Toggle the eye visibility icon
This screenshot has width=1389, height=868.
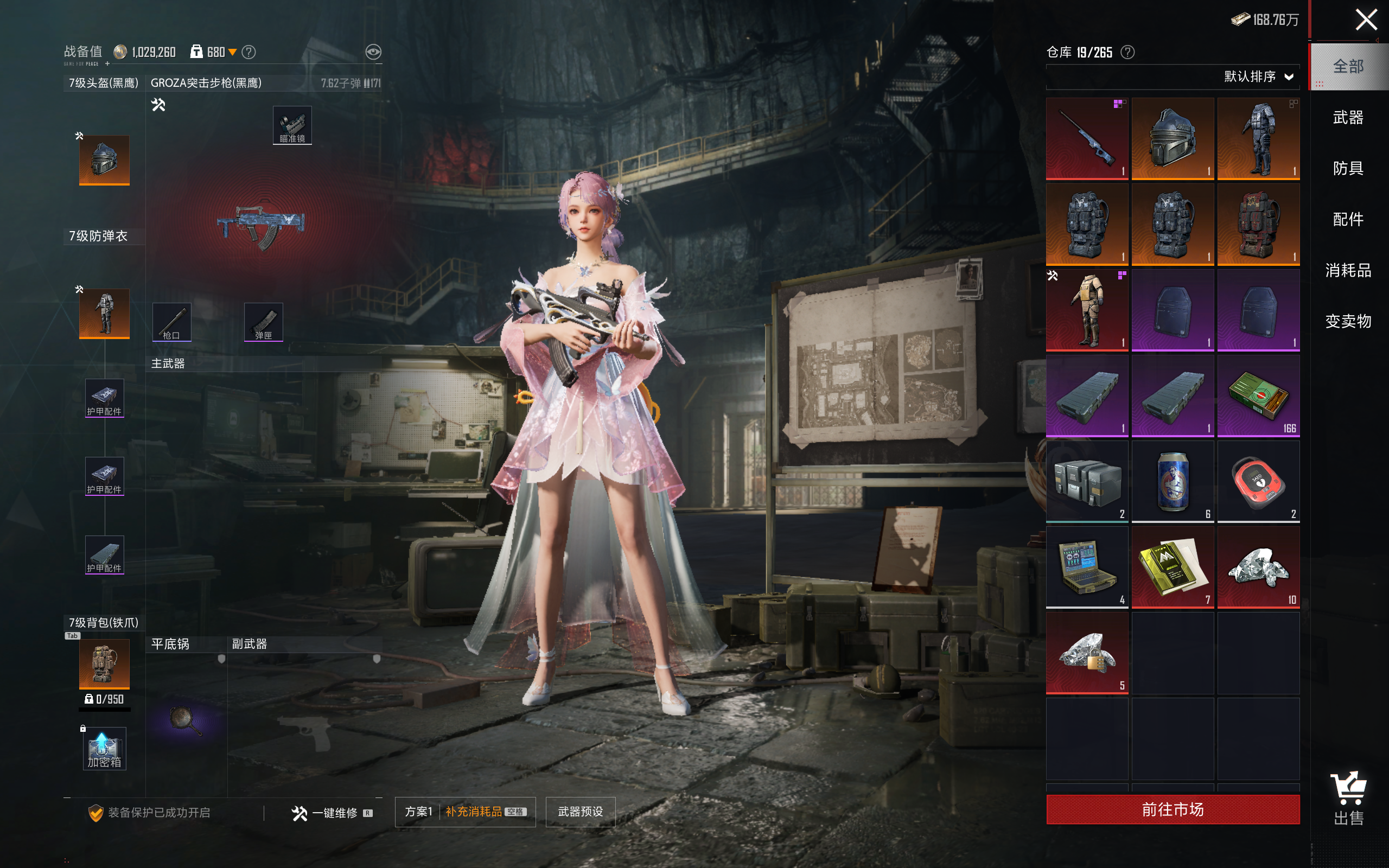click(x=373, y=52)
